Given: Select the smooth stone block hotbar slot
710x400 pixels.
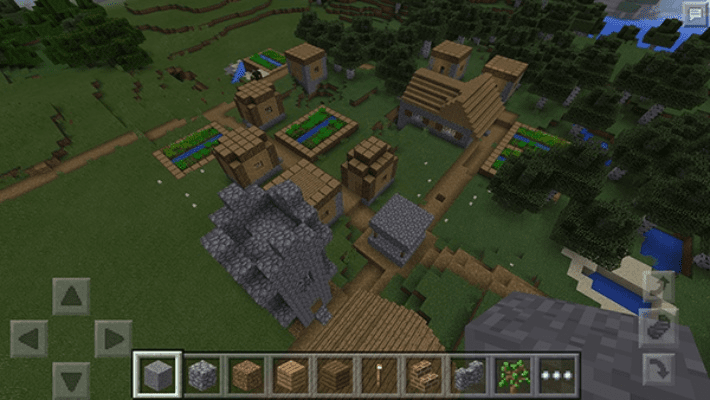Looking at the screenshot, I should (158, 375).
